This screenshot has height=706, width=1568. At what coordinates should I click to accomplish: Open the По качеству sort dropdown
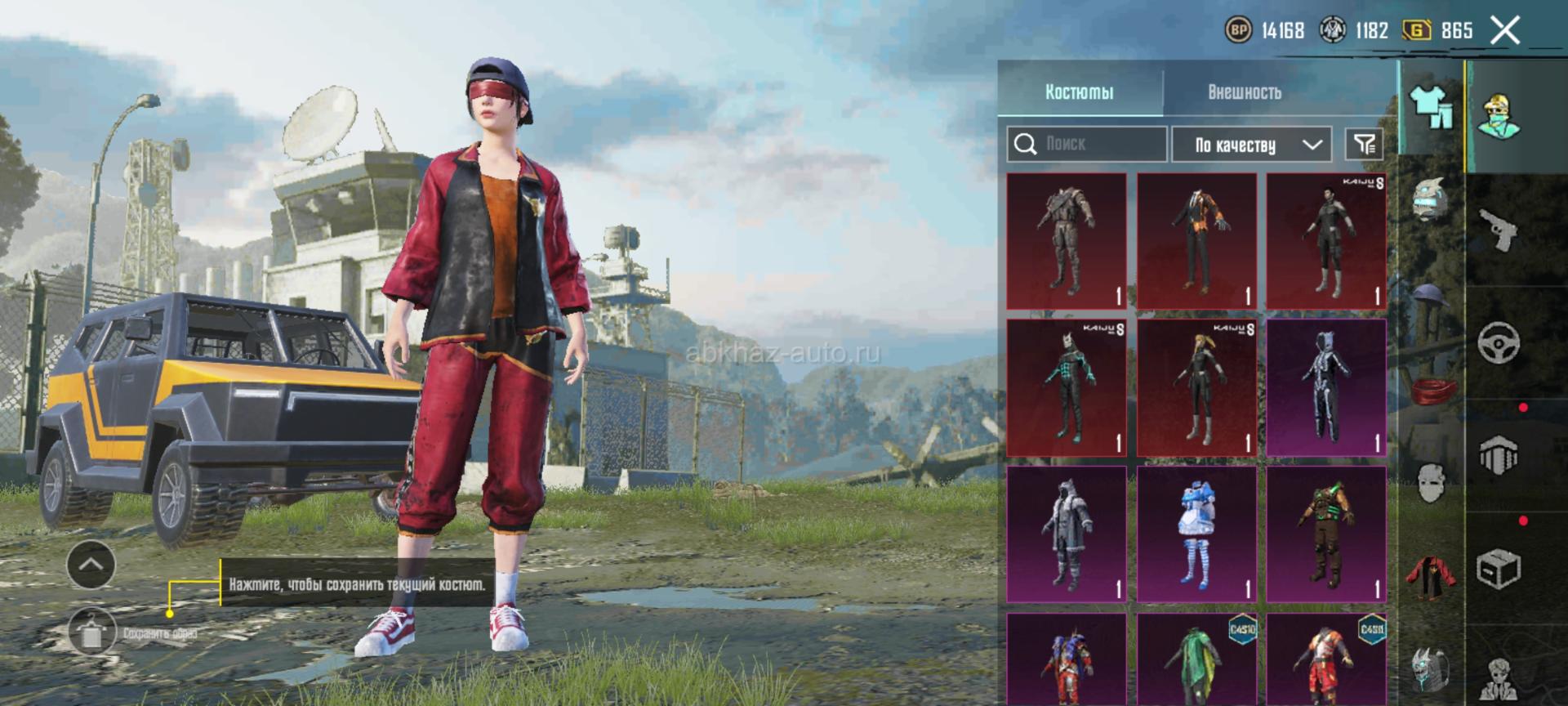coord(1251,145)
